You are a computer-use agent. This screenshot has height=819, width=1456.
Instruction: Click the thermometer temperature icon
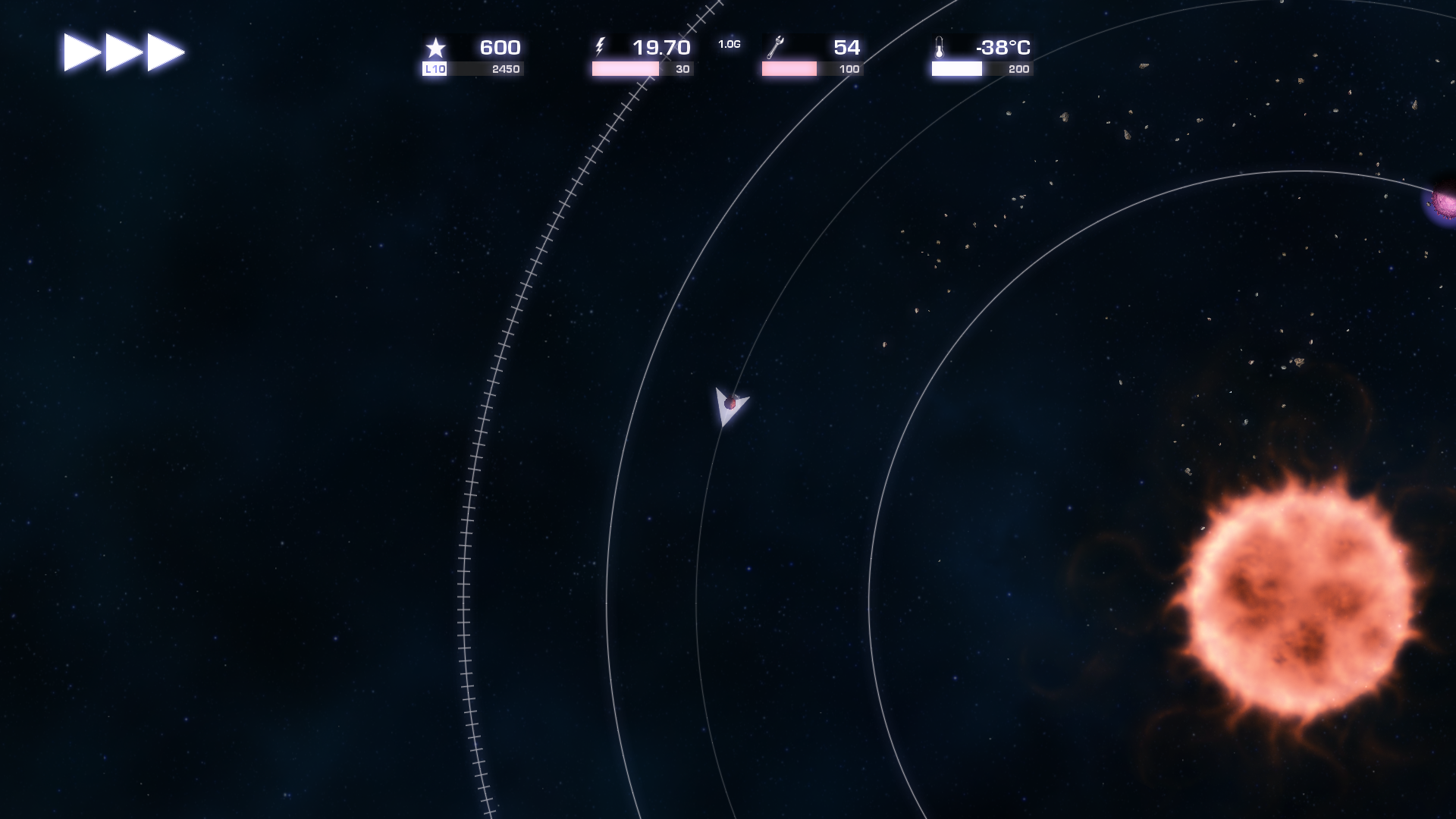coord(940,47)
